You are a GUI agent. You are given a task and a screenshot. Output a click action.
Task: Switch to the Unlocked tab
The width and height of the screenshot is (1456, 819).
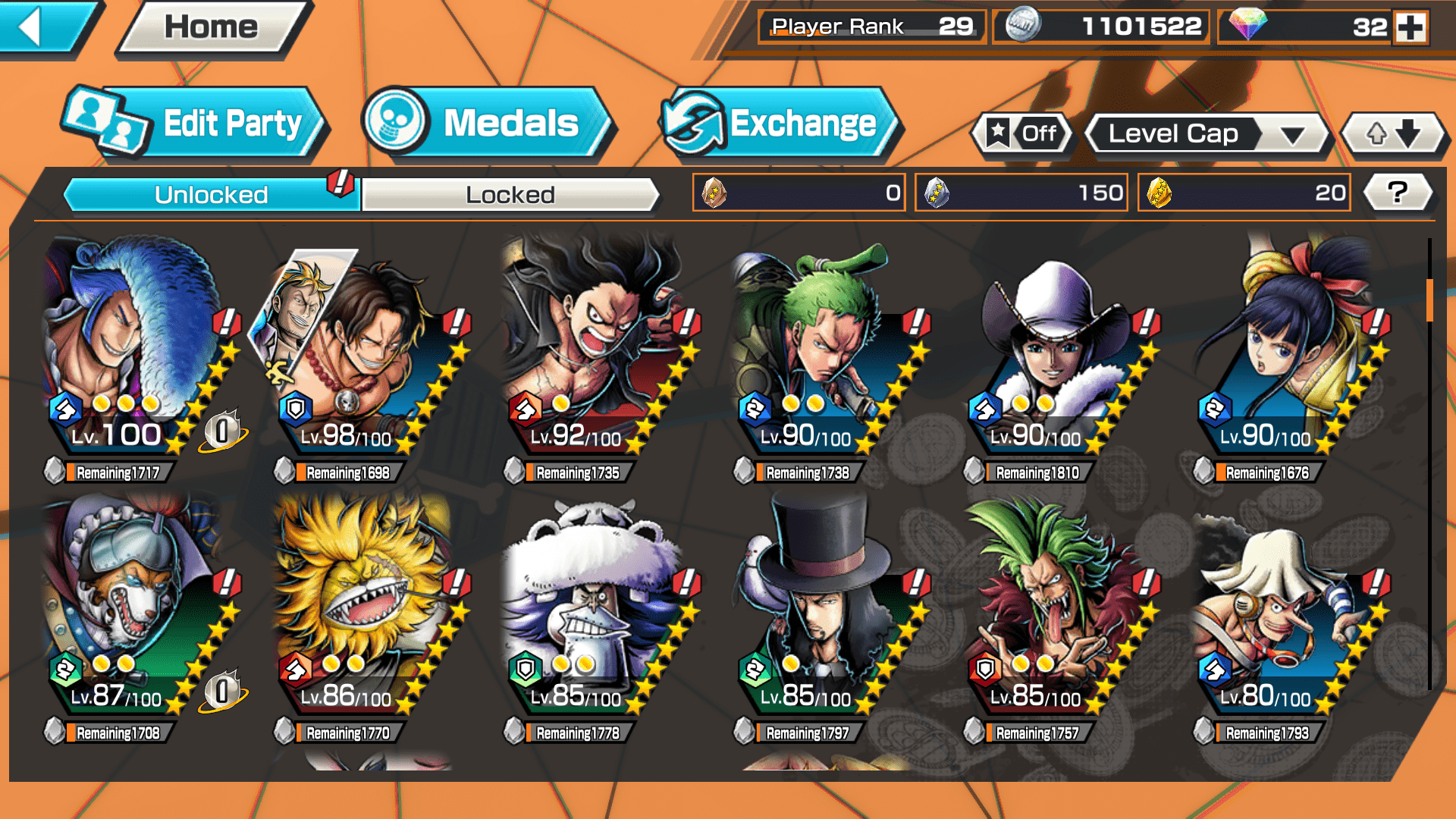tap(210, 195)
